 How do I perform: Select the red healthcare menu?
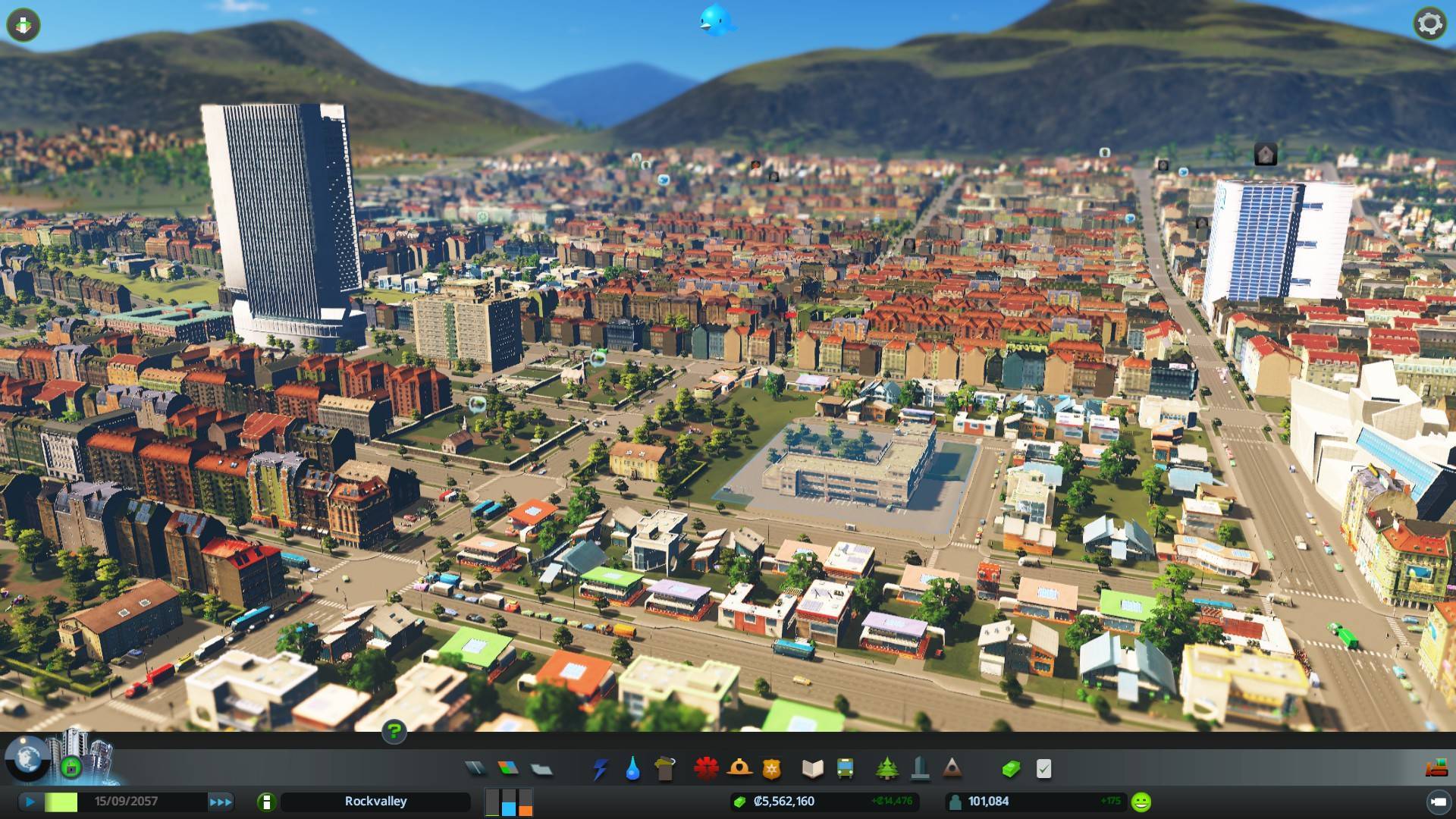click(706, 769)
